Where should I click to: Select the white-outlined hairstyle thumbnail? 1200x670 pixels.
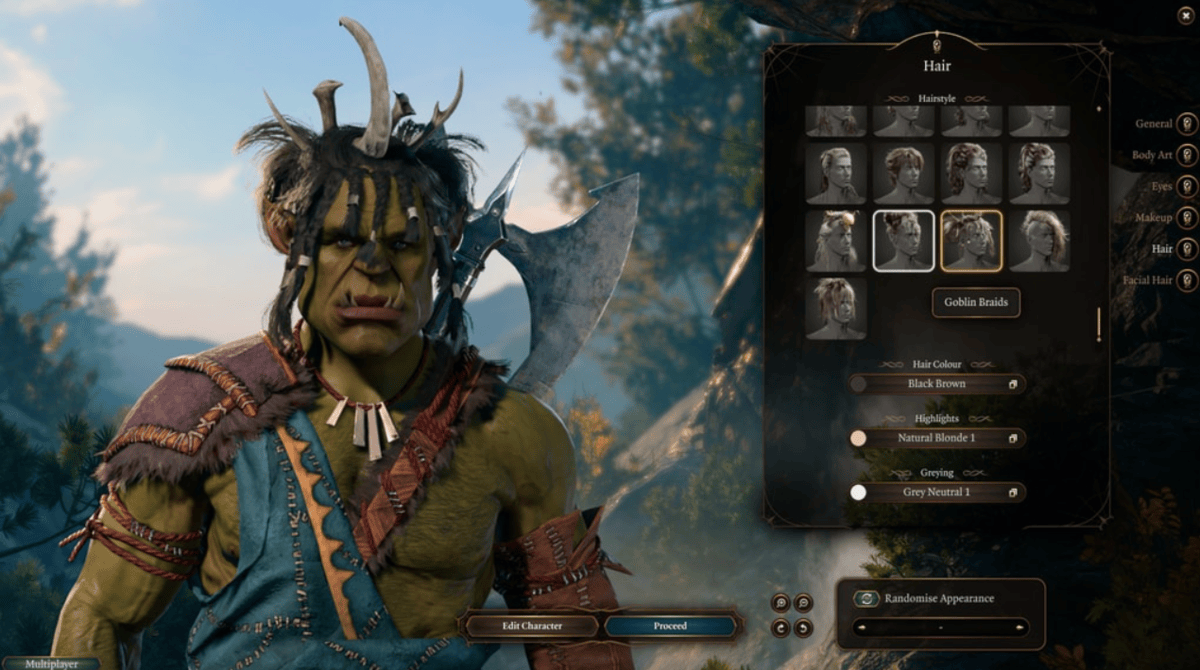pyautogui.click(x=904, y=240)
